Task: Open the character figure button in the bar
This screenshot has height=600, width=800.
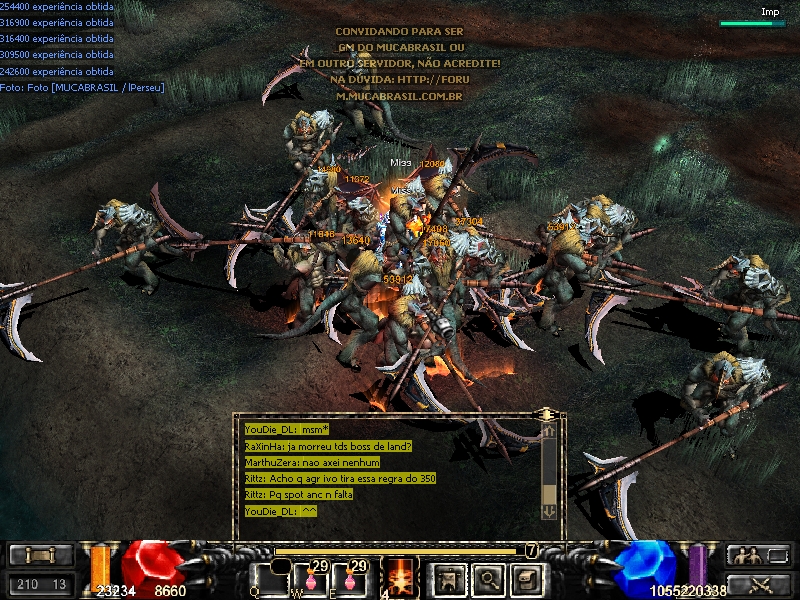Action: pyautogui.click(x=448, y=578)
